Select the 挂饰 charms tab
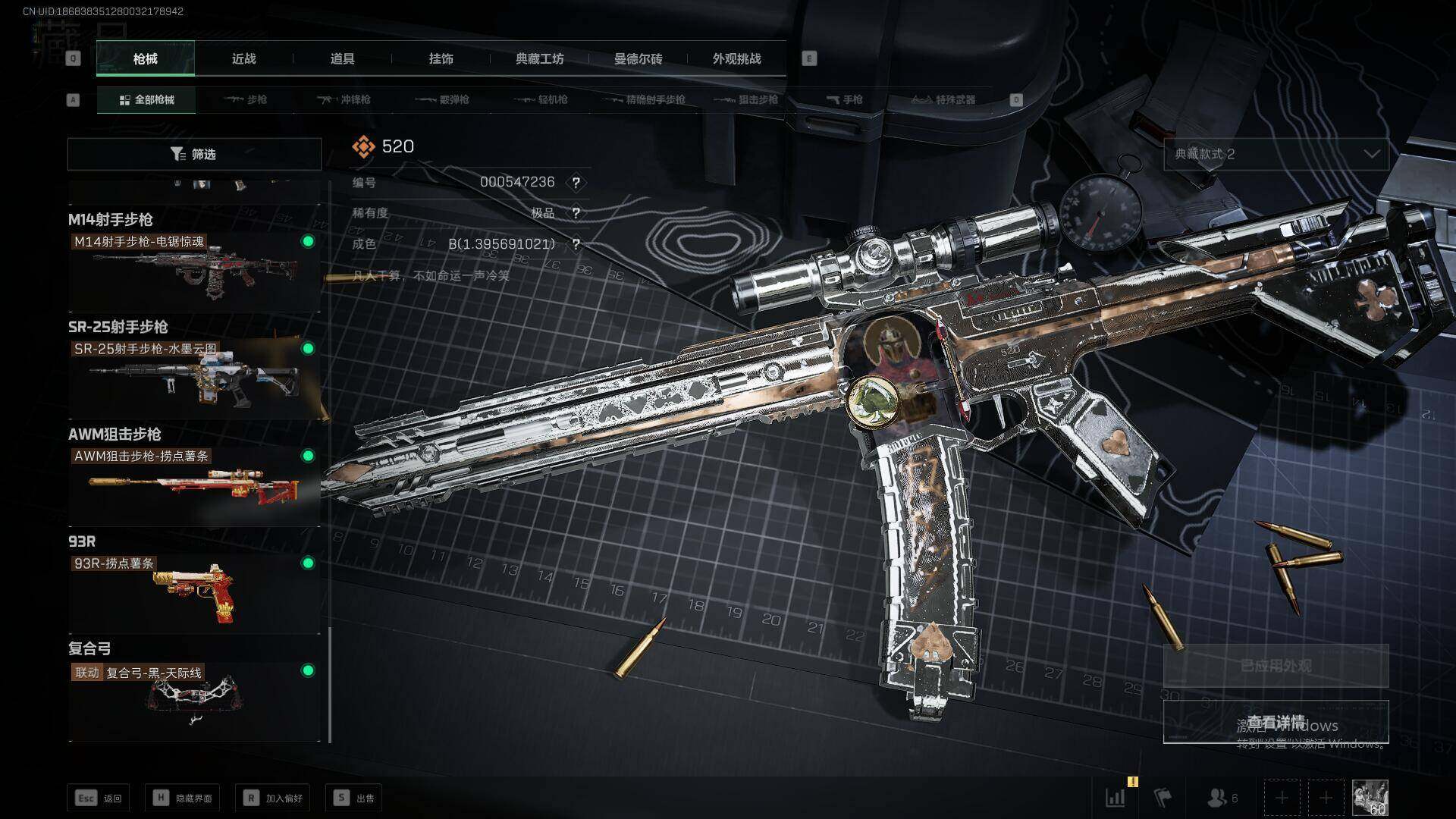This screenshot has height=819, width=1456. point(441,59)
